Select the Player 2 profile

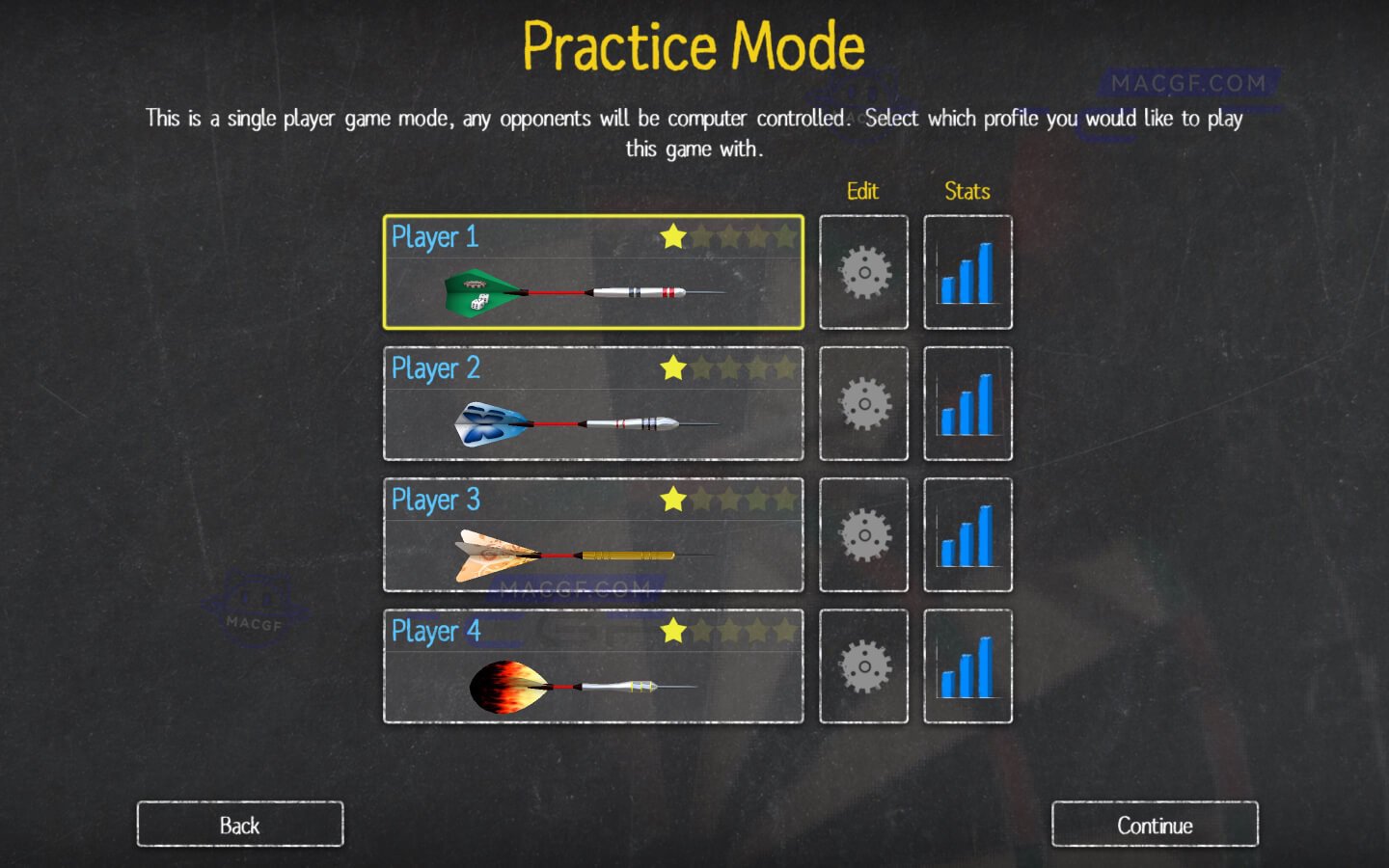point(592,403)
